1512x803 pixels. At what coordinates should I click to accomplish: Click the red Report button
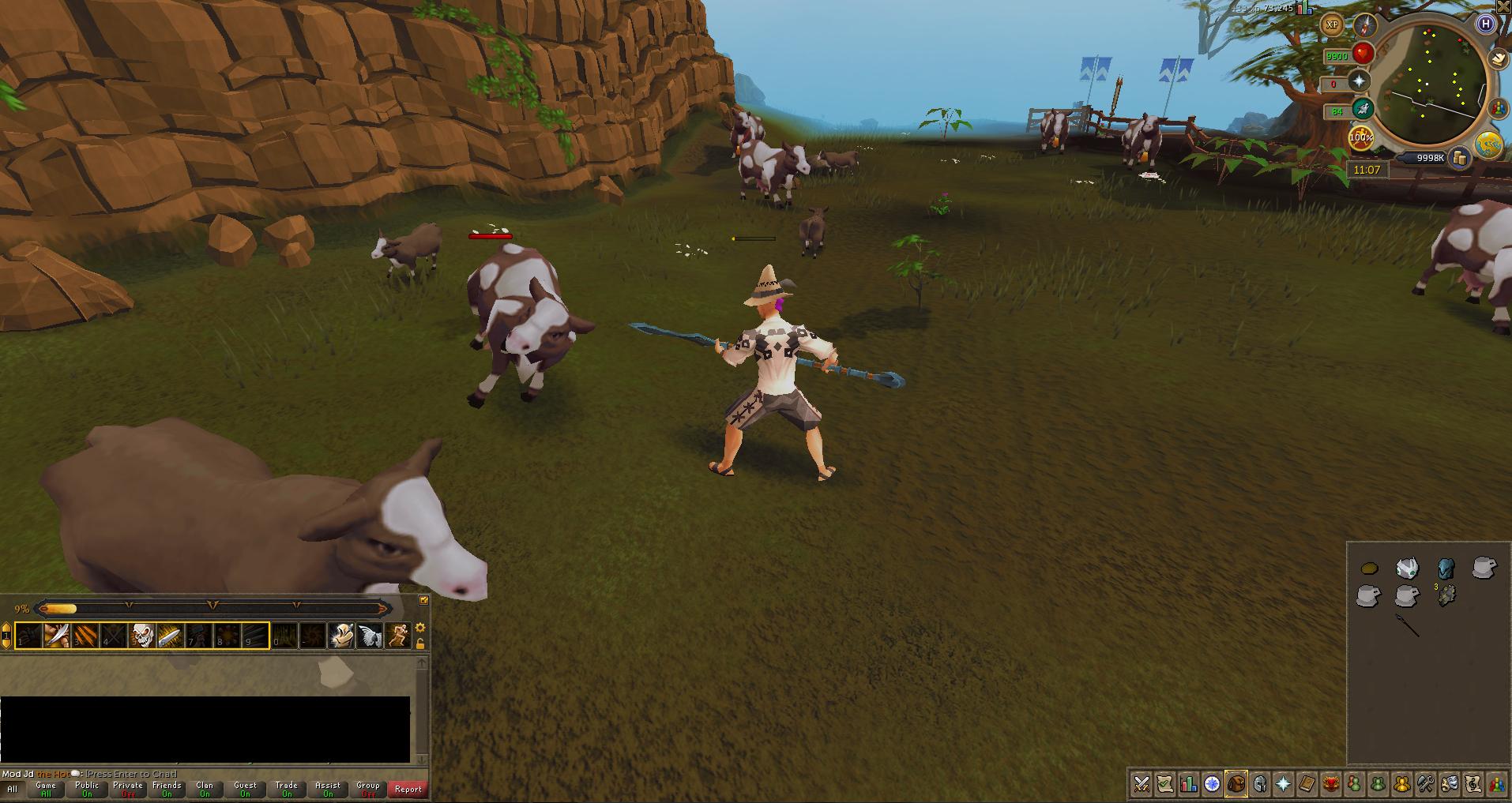point(408,789)
